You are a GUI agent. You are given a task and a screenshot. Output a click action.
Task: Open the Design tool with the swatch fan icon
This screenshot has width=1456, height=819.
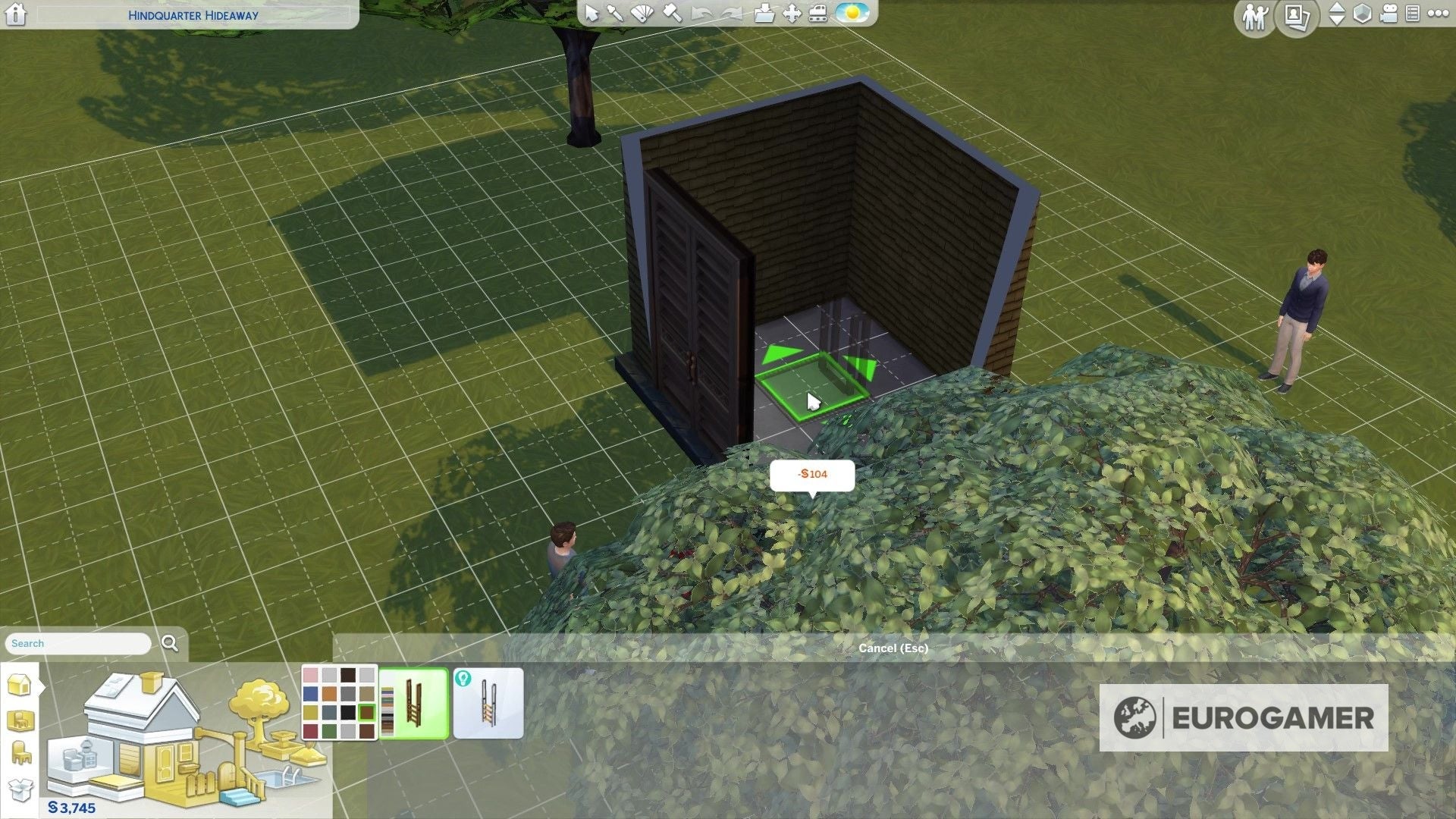pyautogui.click(x=643, y=14)
